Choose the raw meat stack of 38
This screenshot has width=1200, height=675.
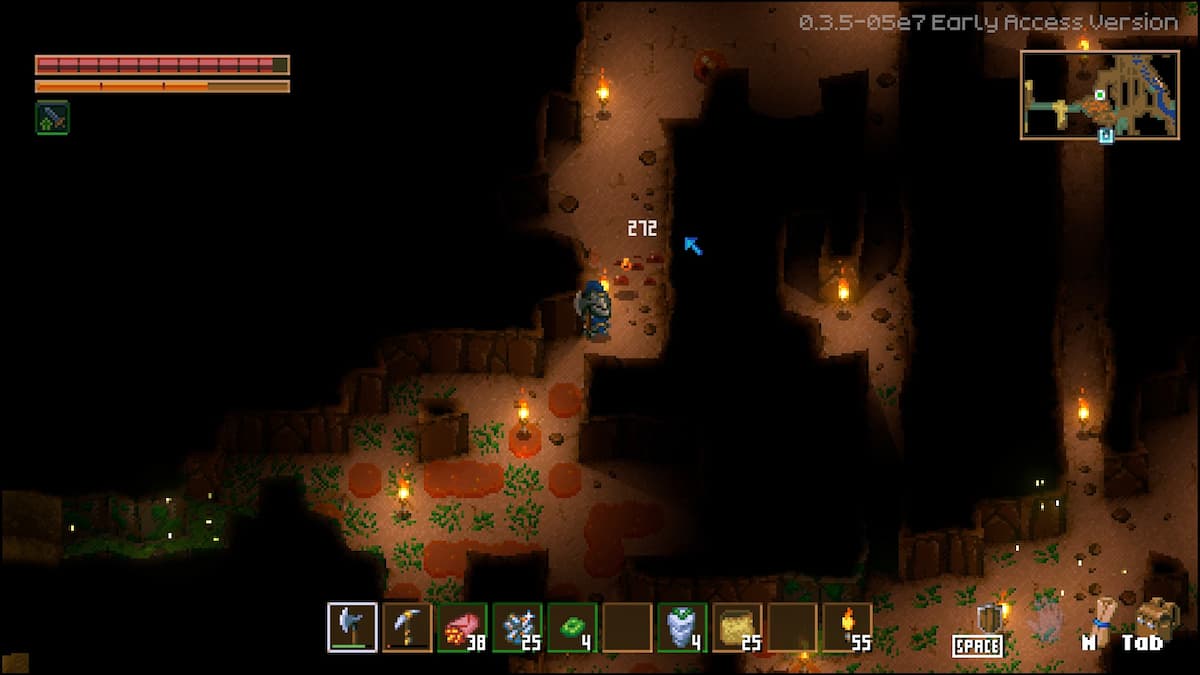[x=462, y=627]
